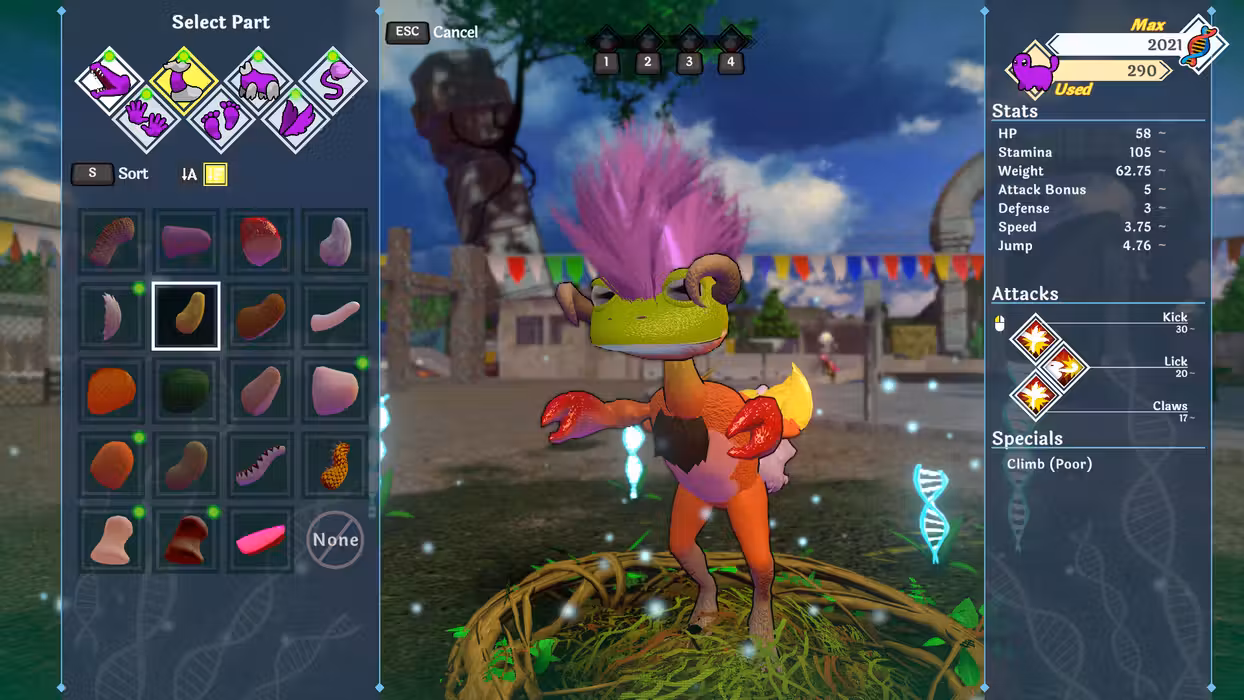Select the dark green round part
This screenshot has width=1244, height=700.
pos(185,391)
